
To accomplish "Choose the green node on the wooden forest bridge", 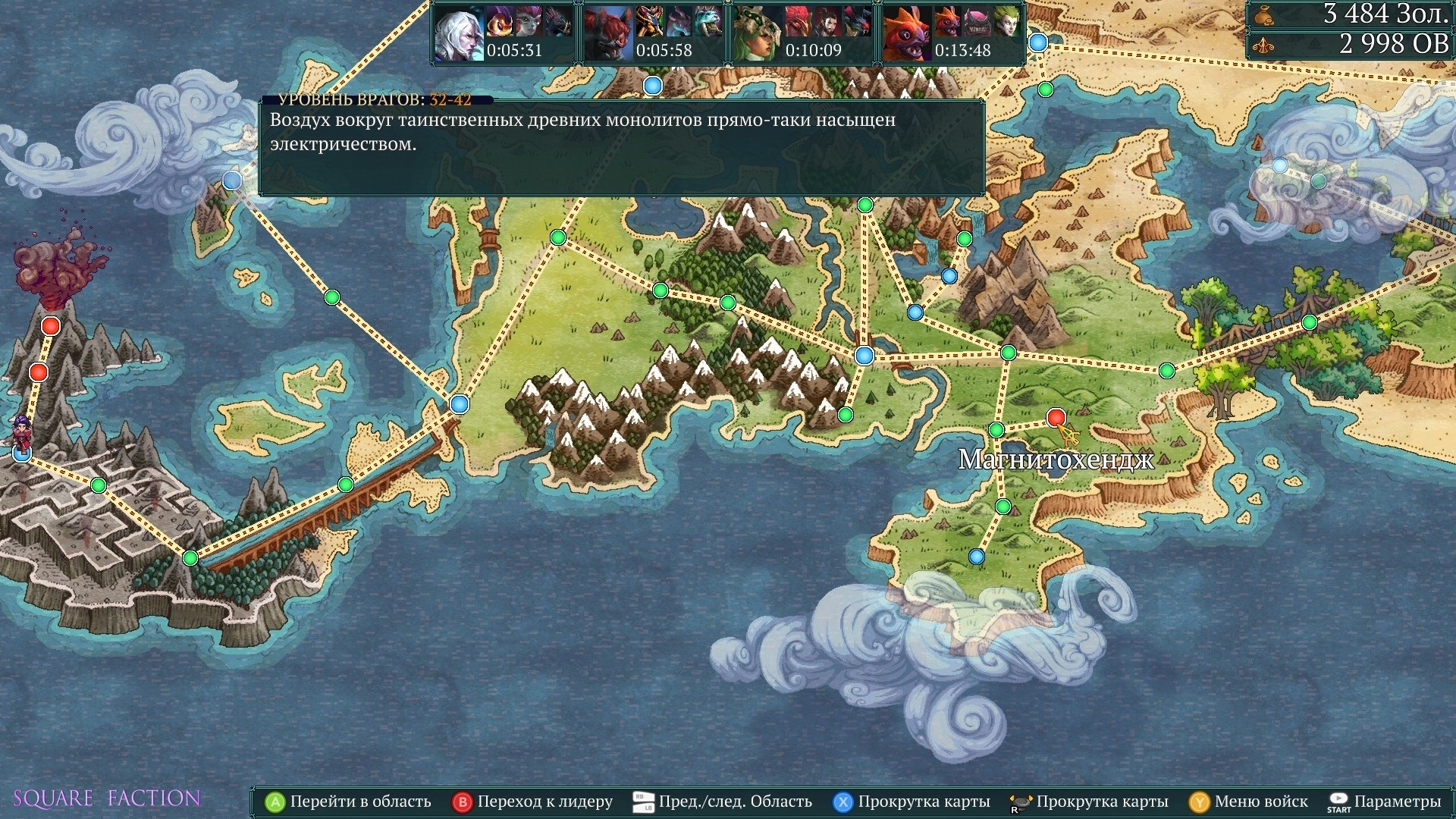I will (x=1309, y=323).
